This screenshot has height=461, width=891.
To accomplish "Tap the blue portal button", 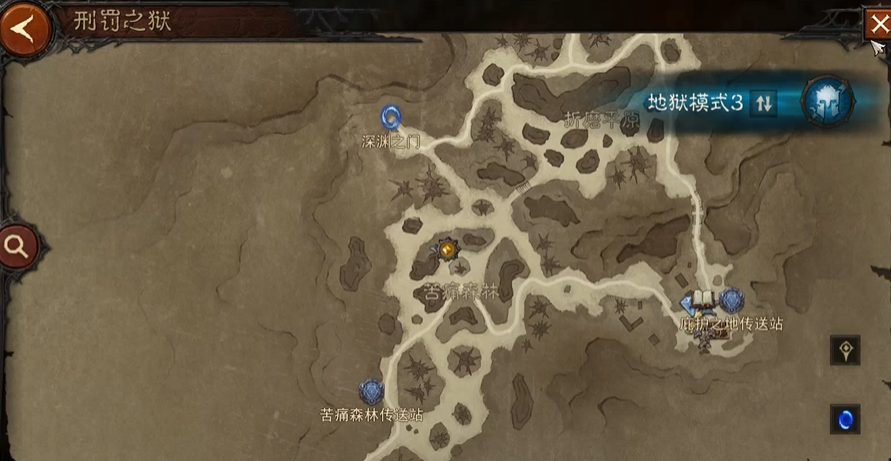I will tap(845, 418).
